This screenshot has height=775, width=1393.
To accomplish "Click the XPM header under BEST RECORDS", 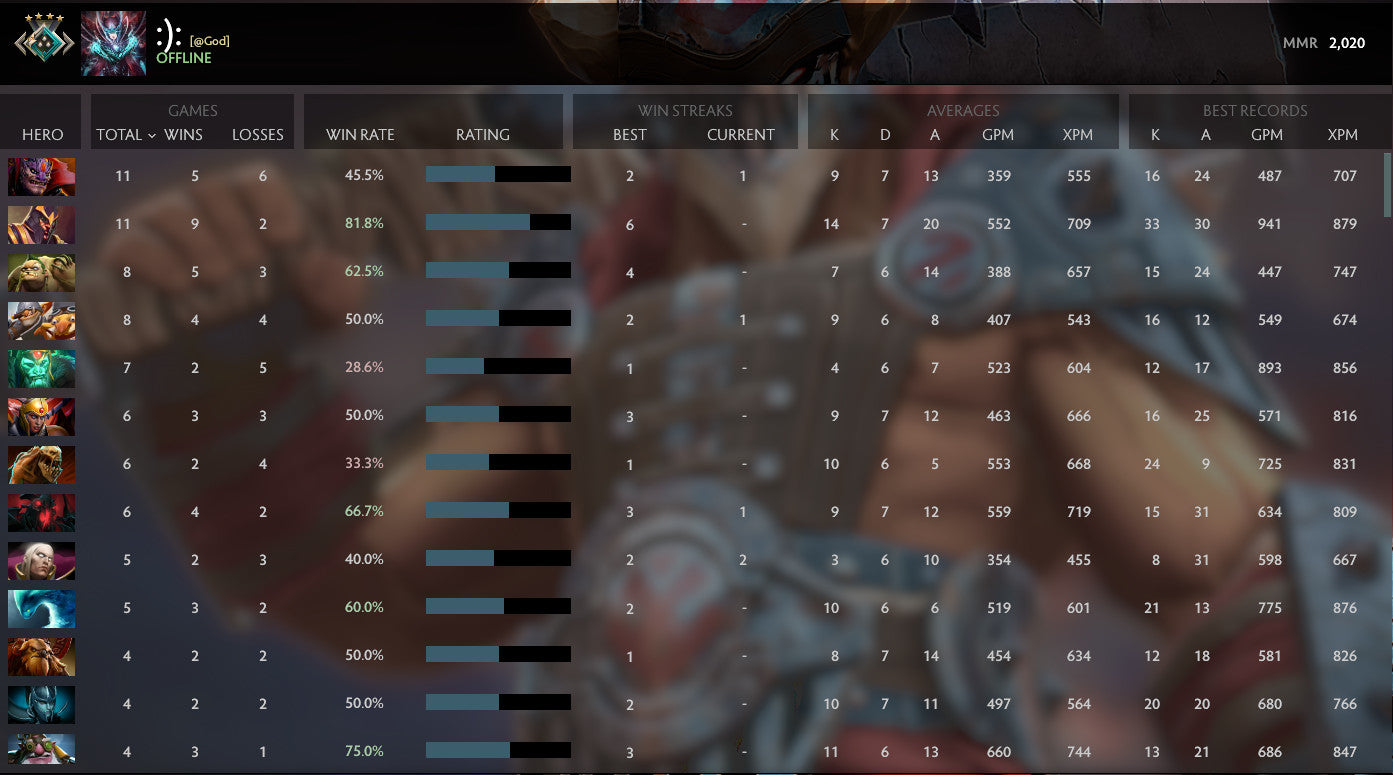I will 1343,135.
